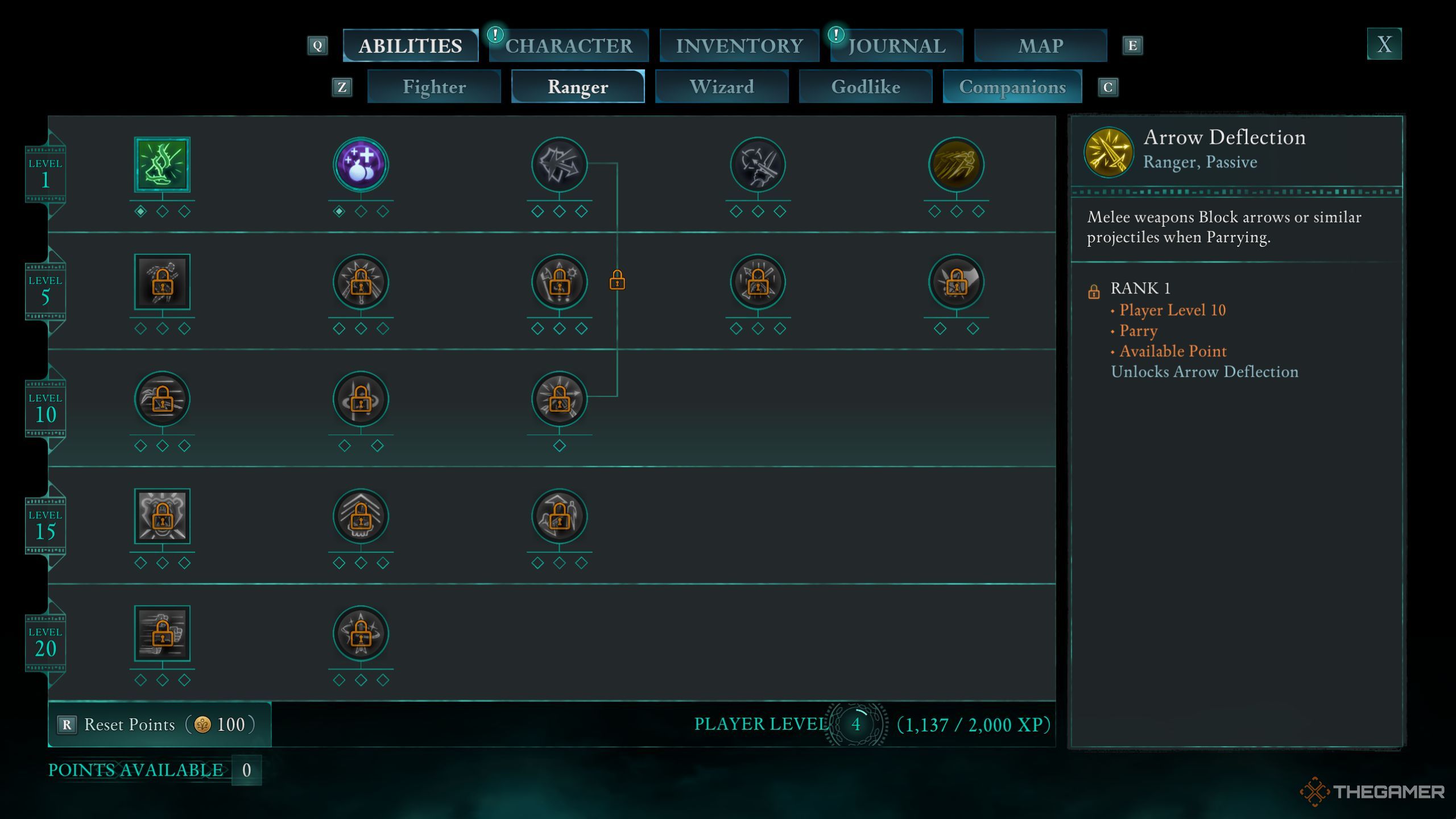Select the locked square ability at level 15
The width and height of the screenshot is (1456, 819).
pyautogui.click(x=162, y=516)
